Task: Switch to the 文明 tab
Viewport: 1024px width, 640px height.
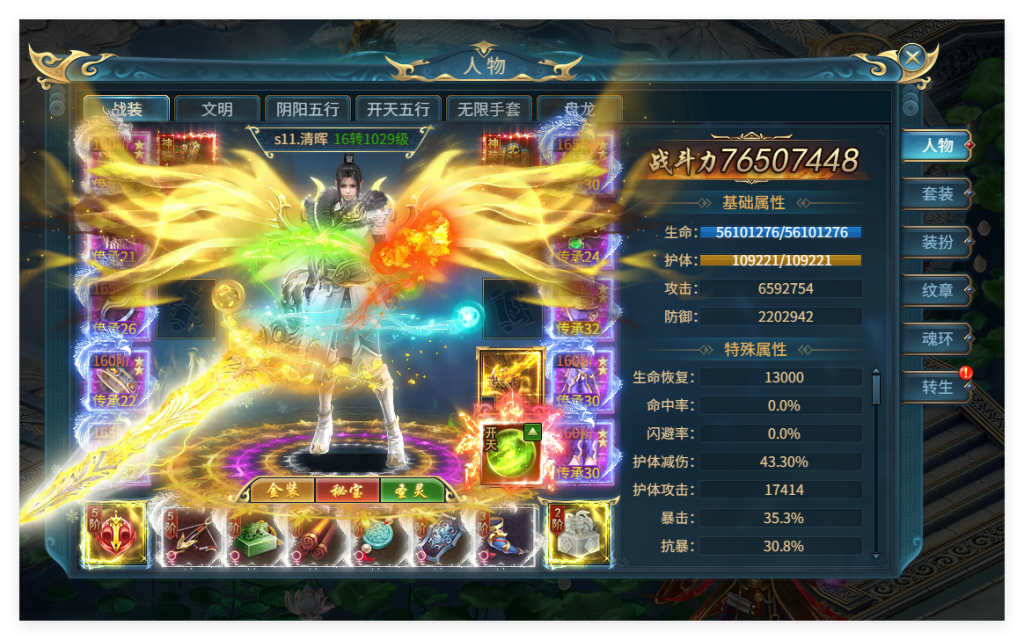Action: (217, 109)
